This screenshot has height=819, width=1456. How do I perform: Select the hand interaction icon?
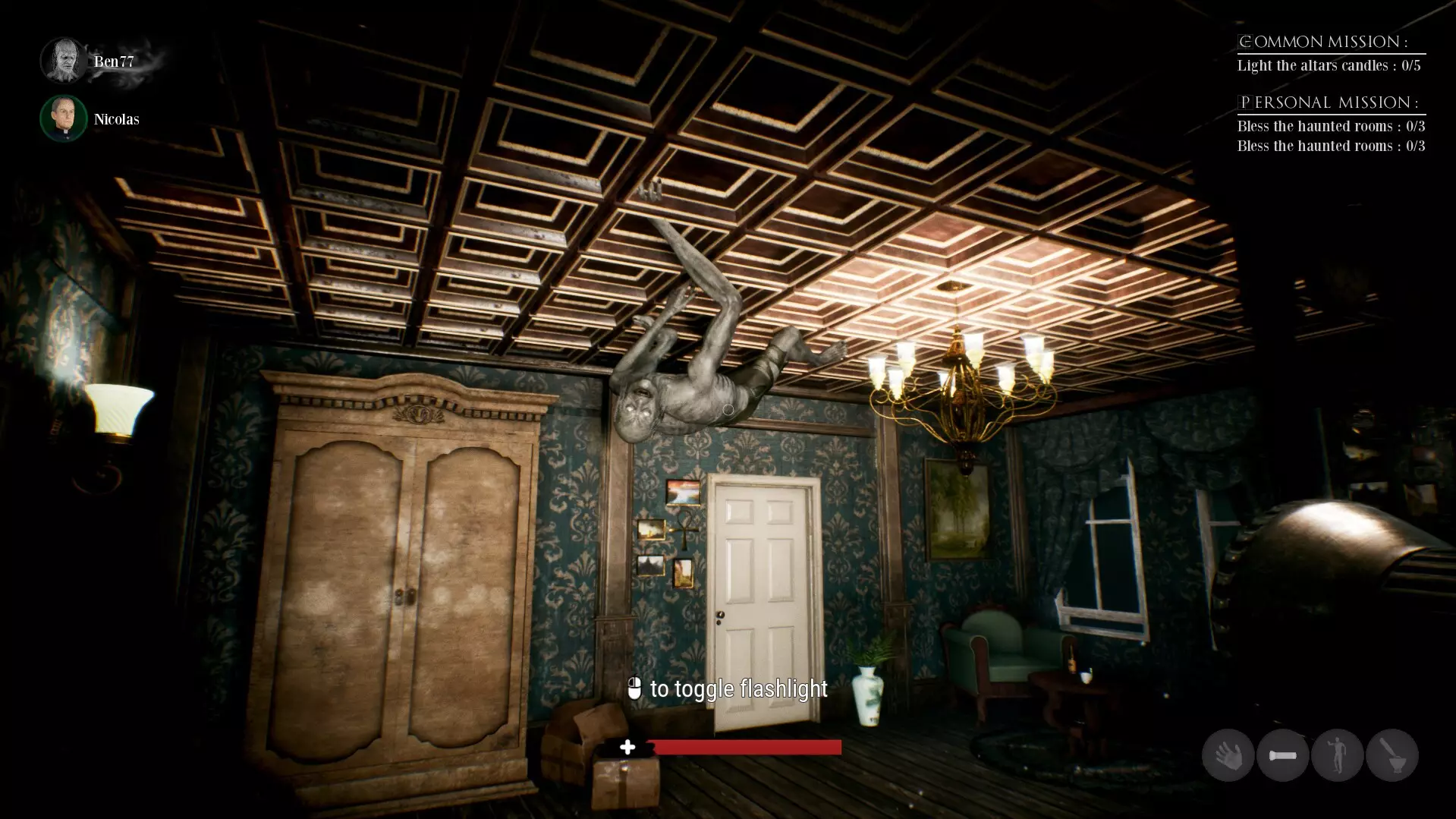click(x=1228, y=755)
